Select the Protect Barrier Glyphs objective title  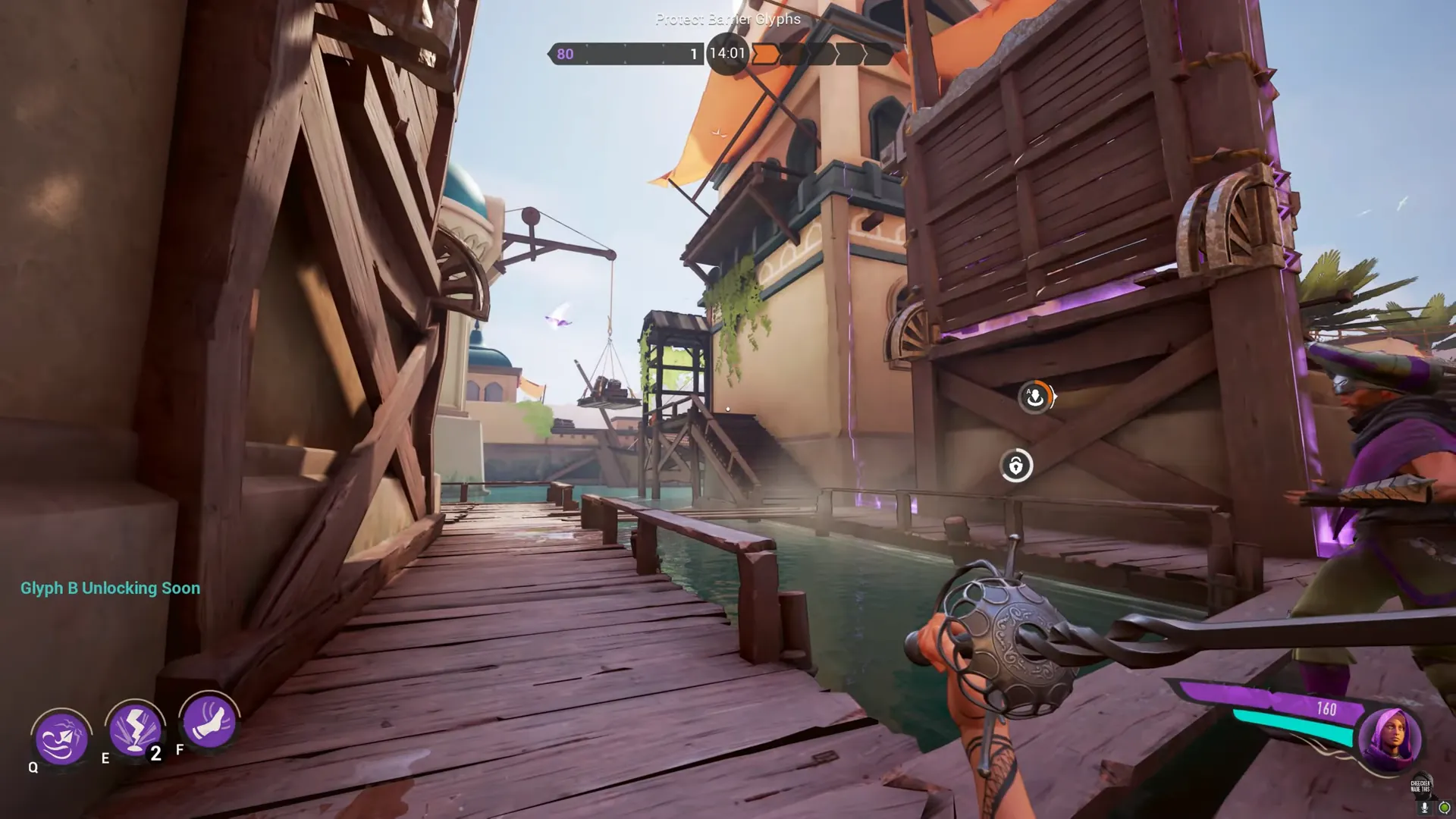point(726,19)
